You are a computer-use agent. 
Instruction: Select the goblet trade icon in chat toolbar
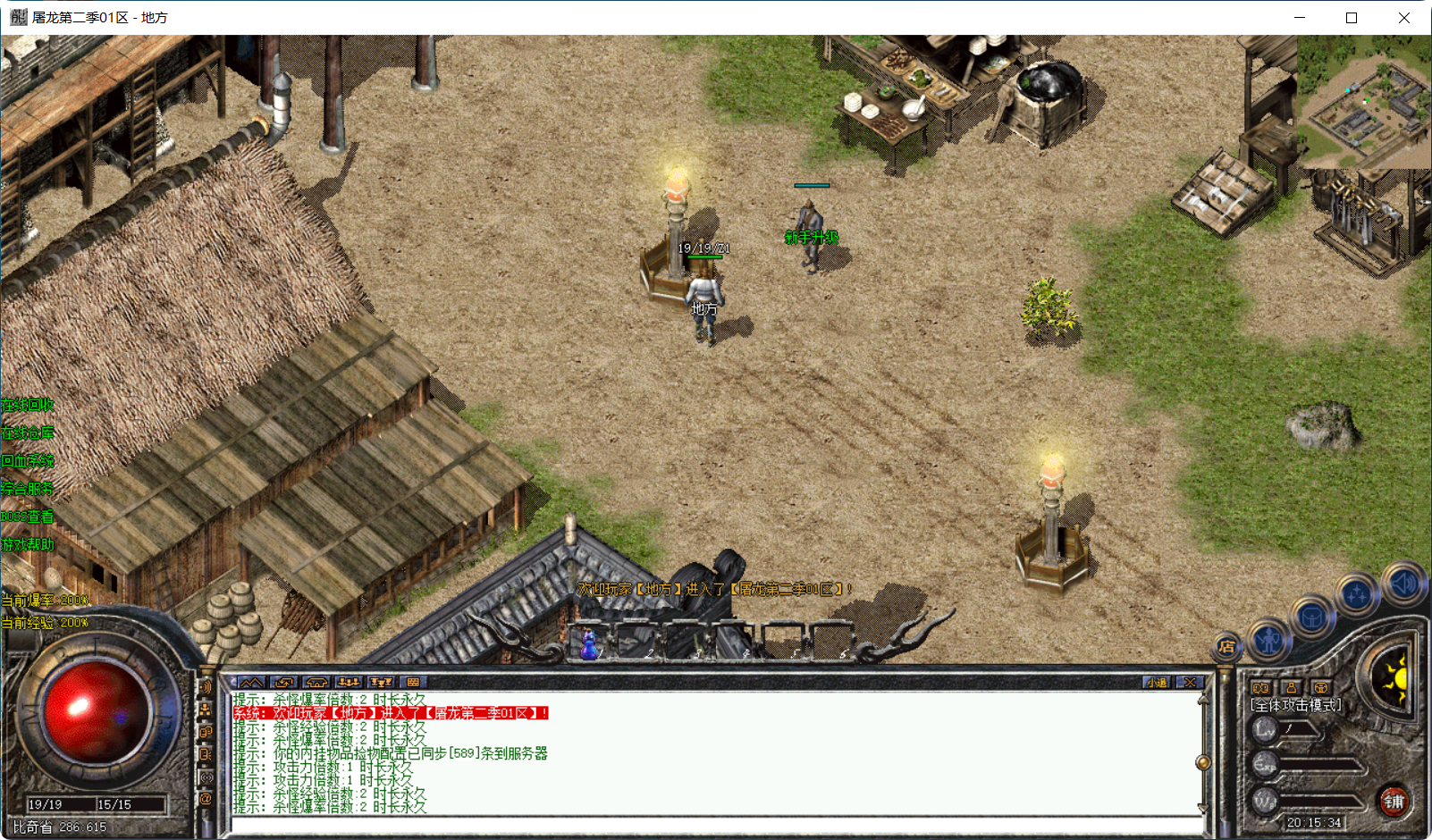pos(382,682)
